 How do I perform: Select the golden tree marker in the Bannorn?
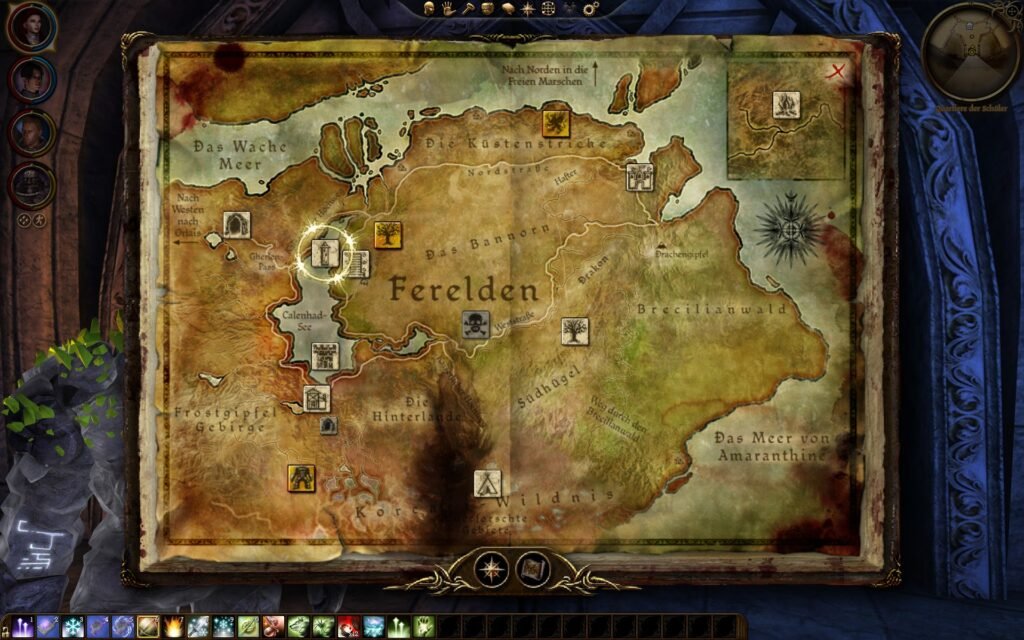coord(387,235)
